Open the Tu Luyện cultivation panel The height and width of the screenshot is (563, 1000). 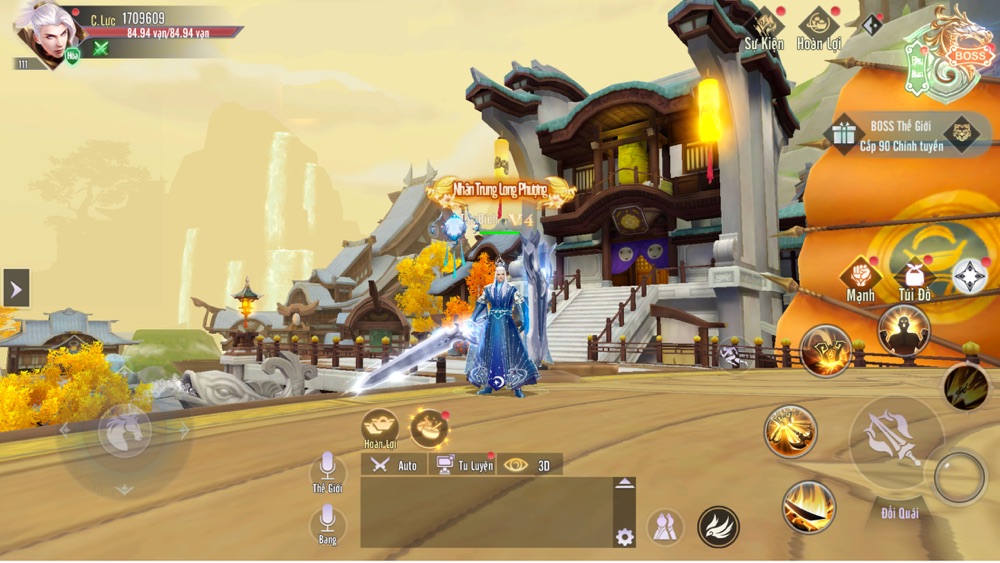[x=463, y=465]
